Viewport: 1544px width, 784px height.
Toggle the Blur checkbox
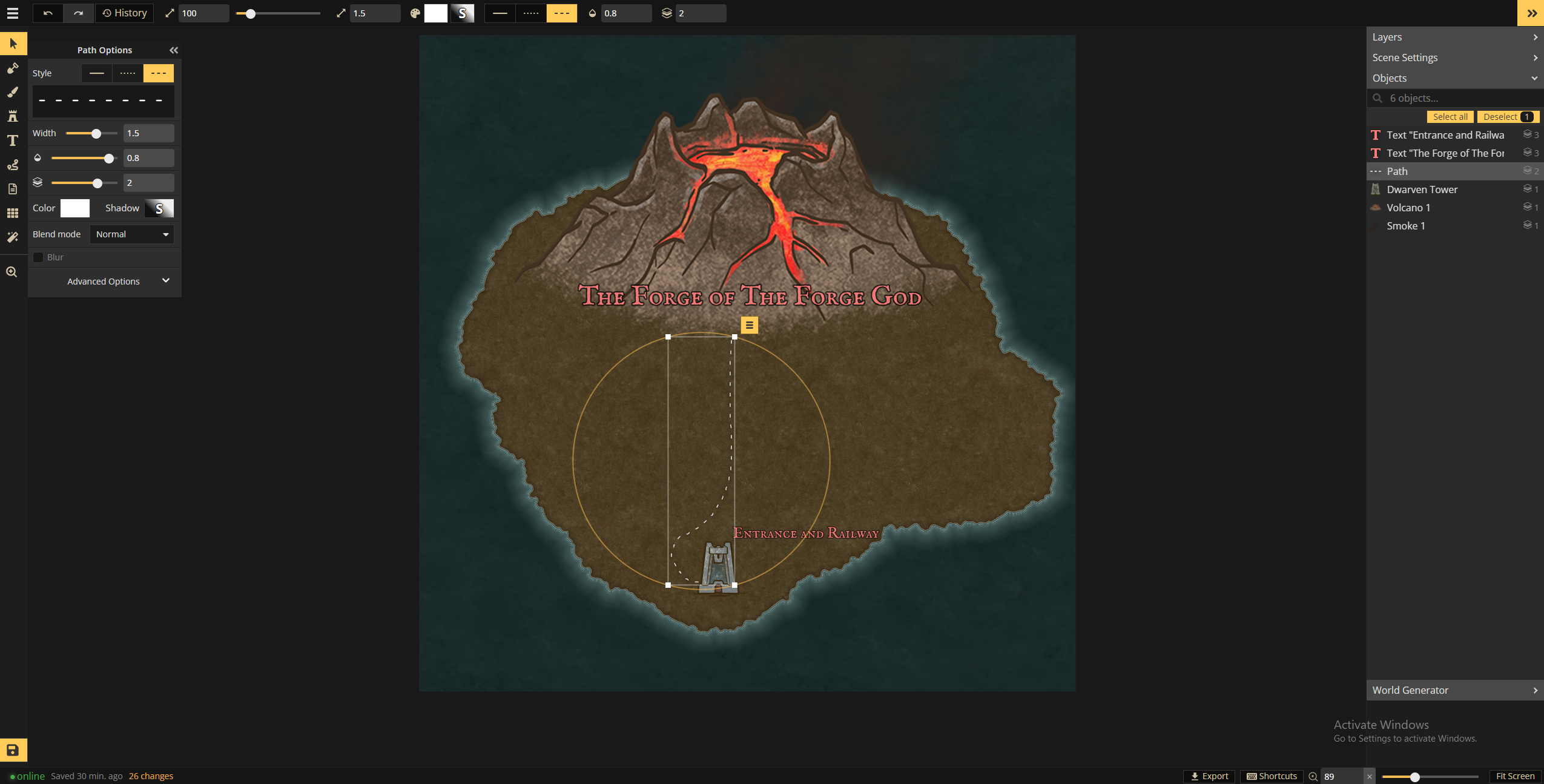(39, 257)
